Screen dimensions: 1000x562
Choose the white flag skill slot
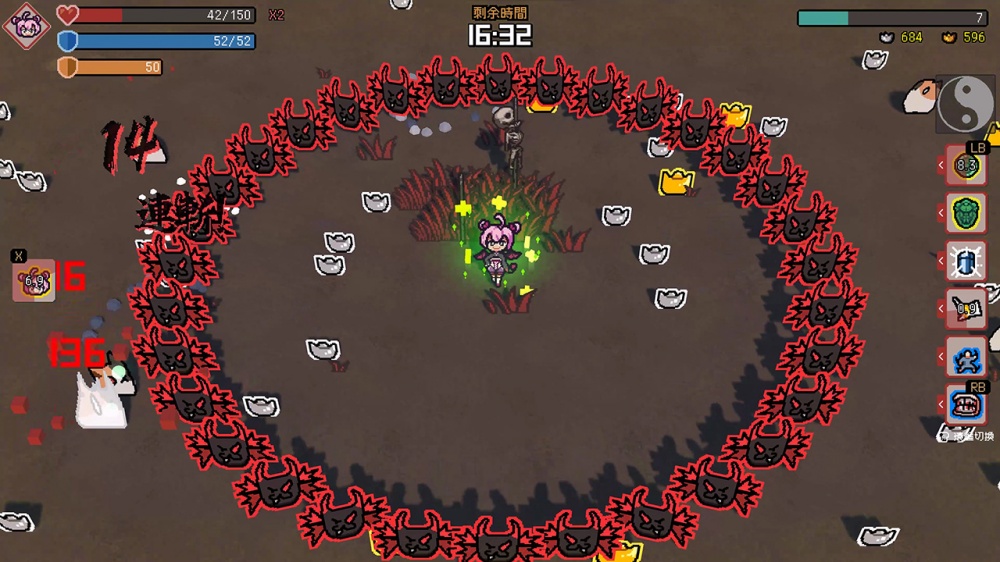(x=966, y=309)
